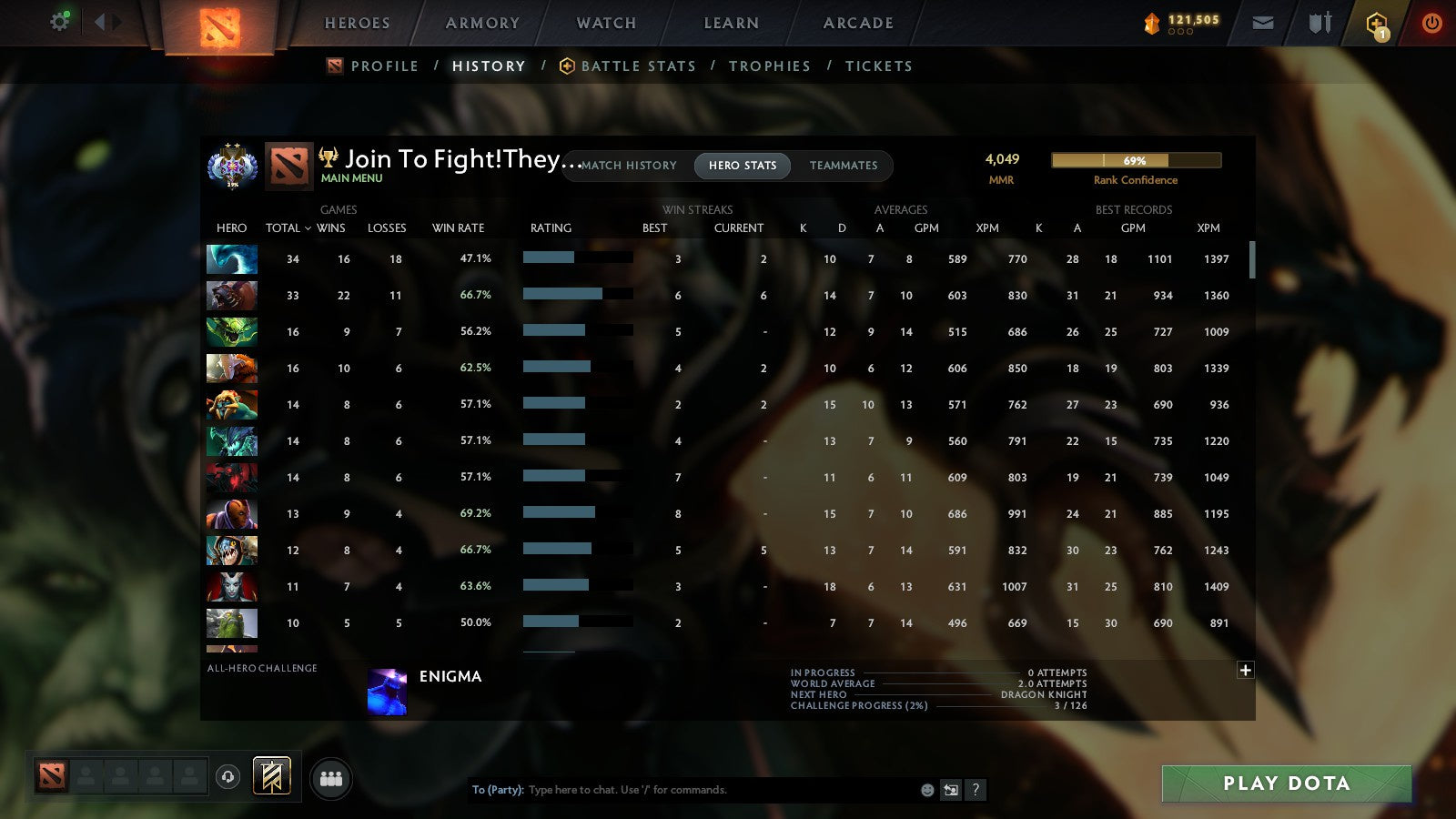The image size is (1456, 819).
Task: Expand the All-Hero Challenge panel with plus button
Action: 1245,670
